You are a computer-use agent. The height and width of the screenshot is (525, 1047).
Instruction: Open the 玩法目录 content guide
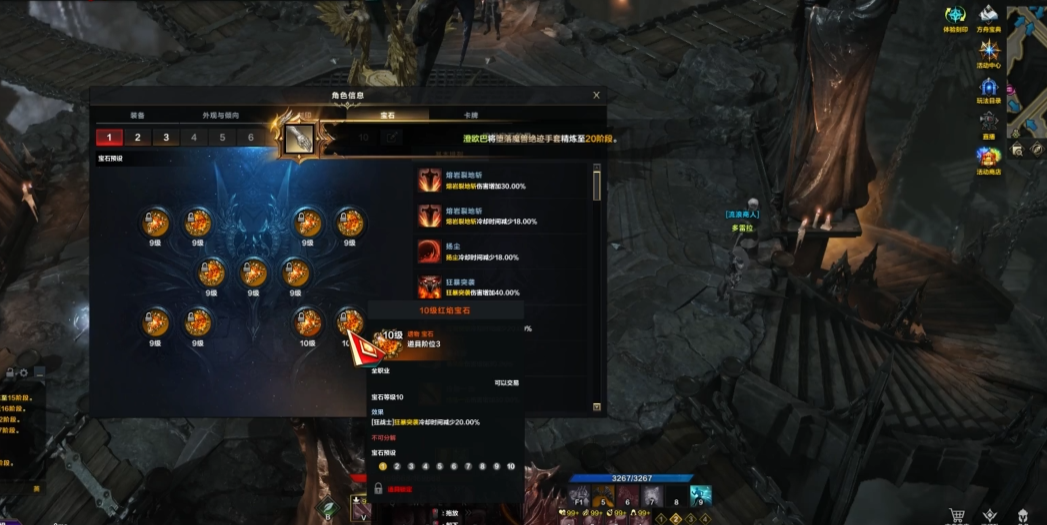pyautogui.click(x=989, y=90)
